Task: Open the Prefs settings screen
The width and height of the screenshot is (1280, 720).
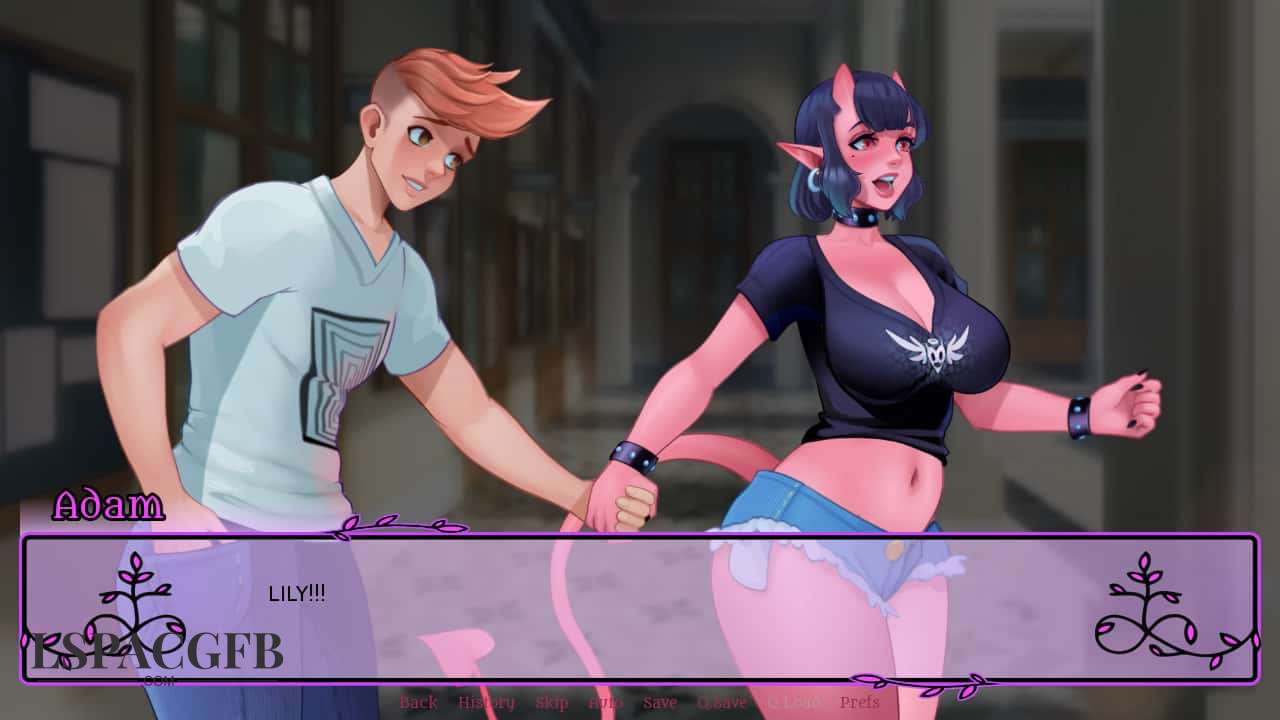Action: tap(858, 703)
